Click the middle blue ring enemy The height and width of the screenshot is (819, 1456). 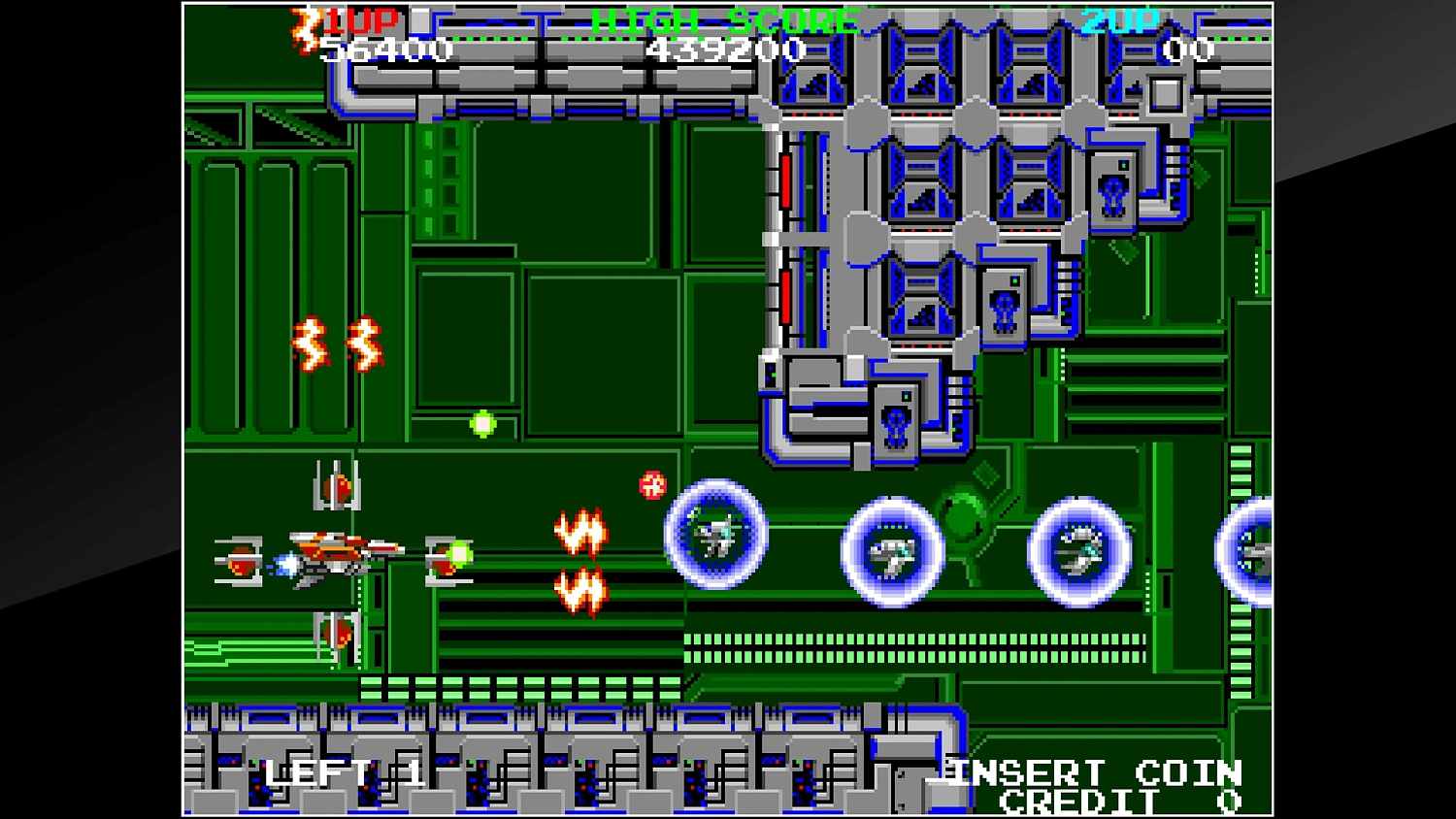click(891, 551)
